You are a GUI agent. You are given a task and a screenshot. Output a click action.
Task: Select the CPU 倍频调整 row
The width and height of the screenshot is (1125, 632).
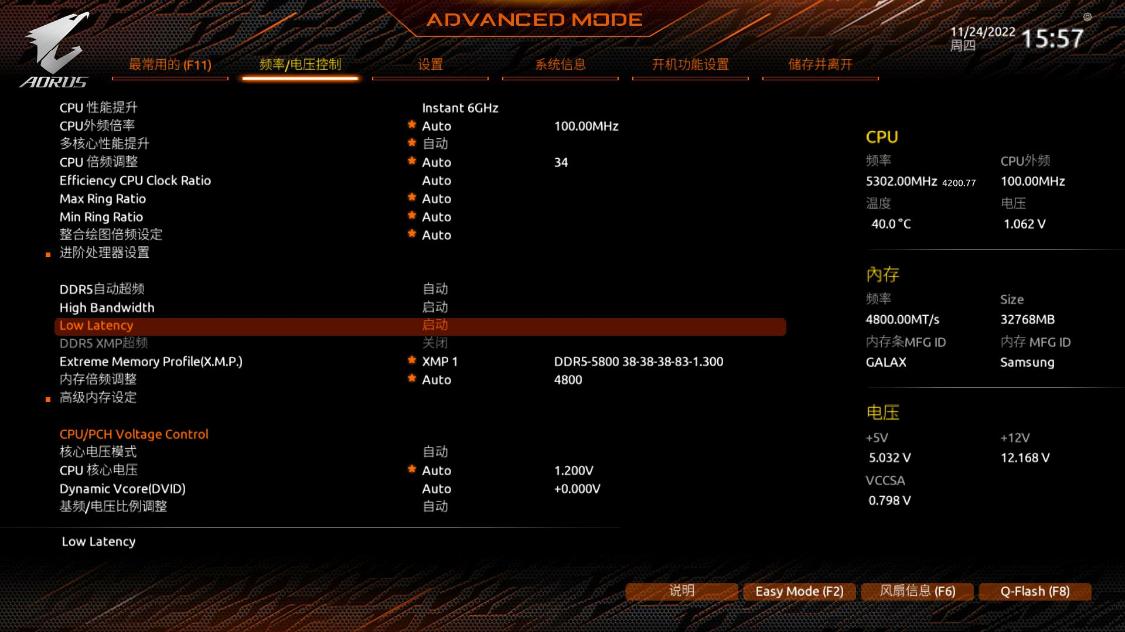click(x=99, y=162)
